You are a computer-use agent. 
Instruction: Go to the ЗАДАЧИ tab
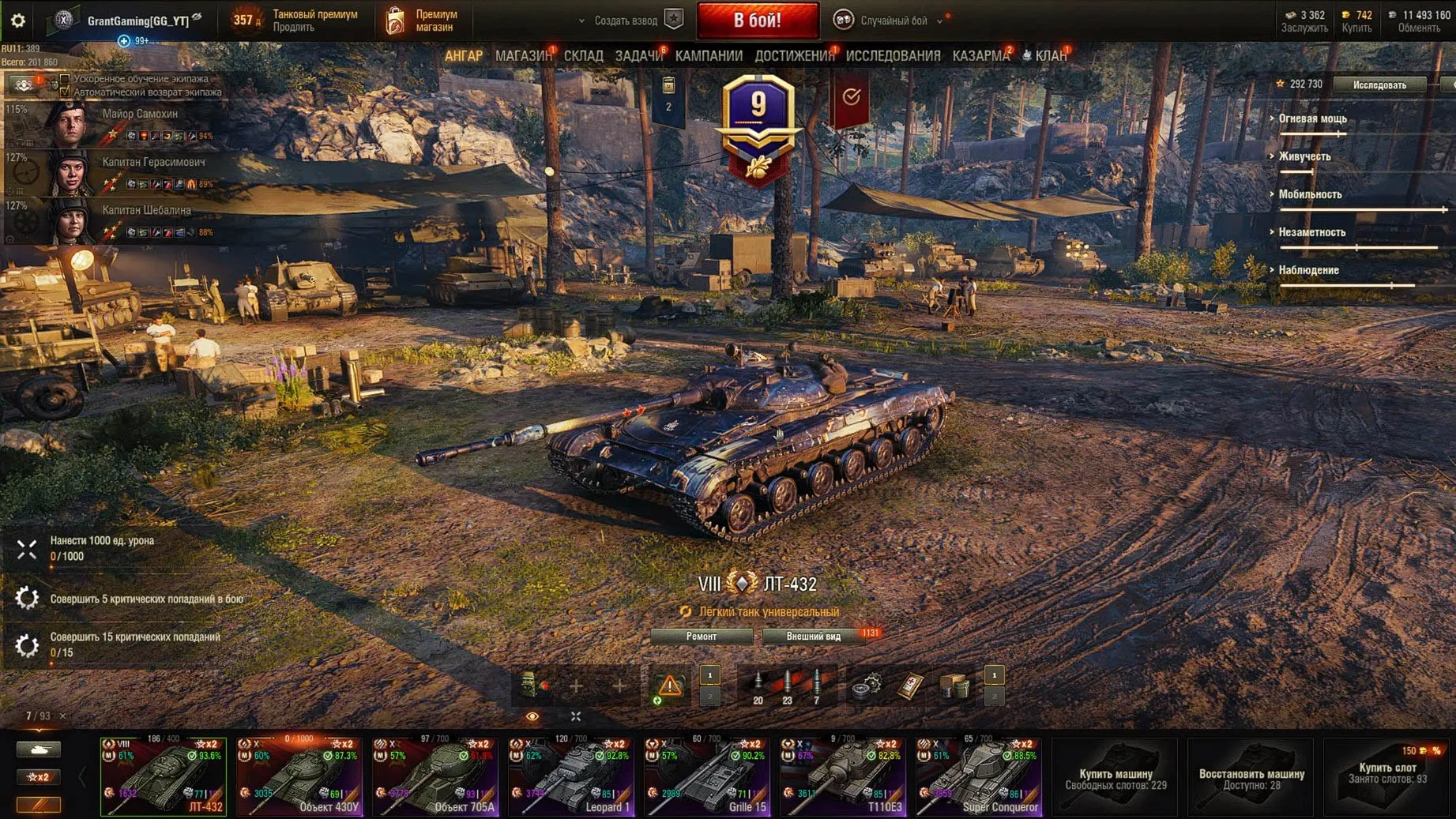pyautogui.click(x=638, y=56)
